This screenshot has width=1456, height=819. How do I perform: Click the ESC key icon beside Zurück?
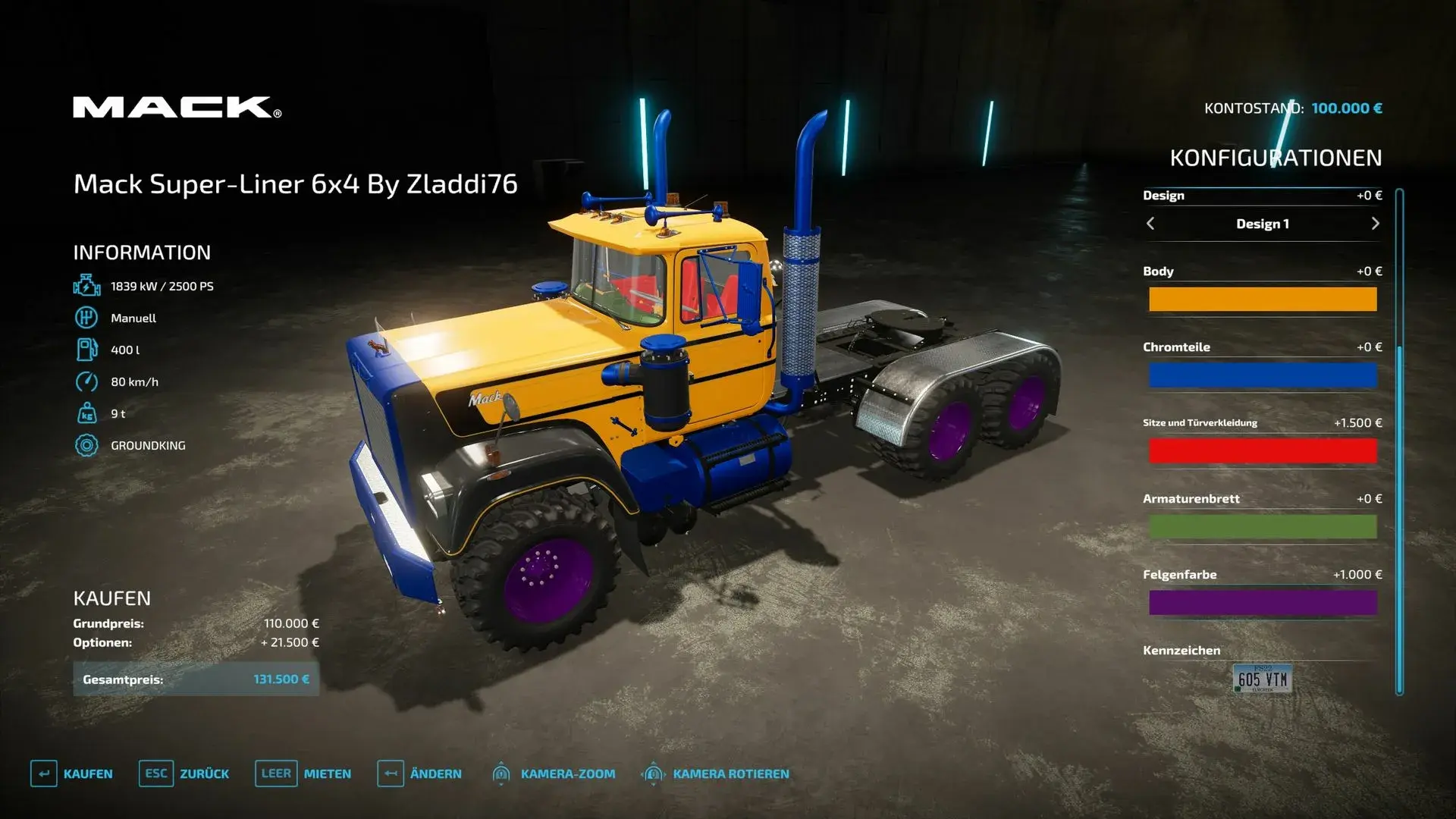coord(155,773)
